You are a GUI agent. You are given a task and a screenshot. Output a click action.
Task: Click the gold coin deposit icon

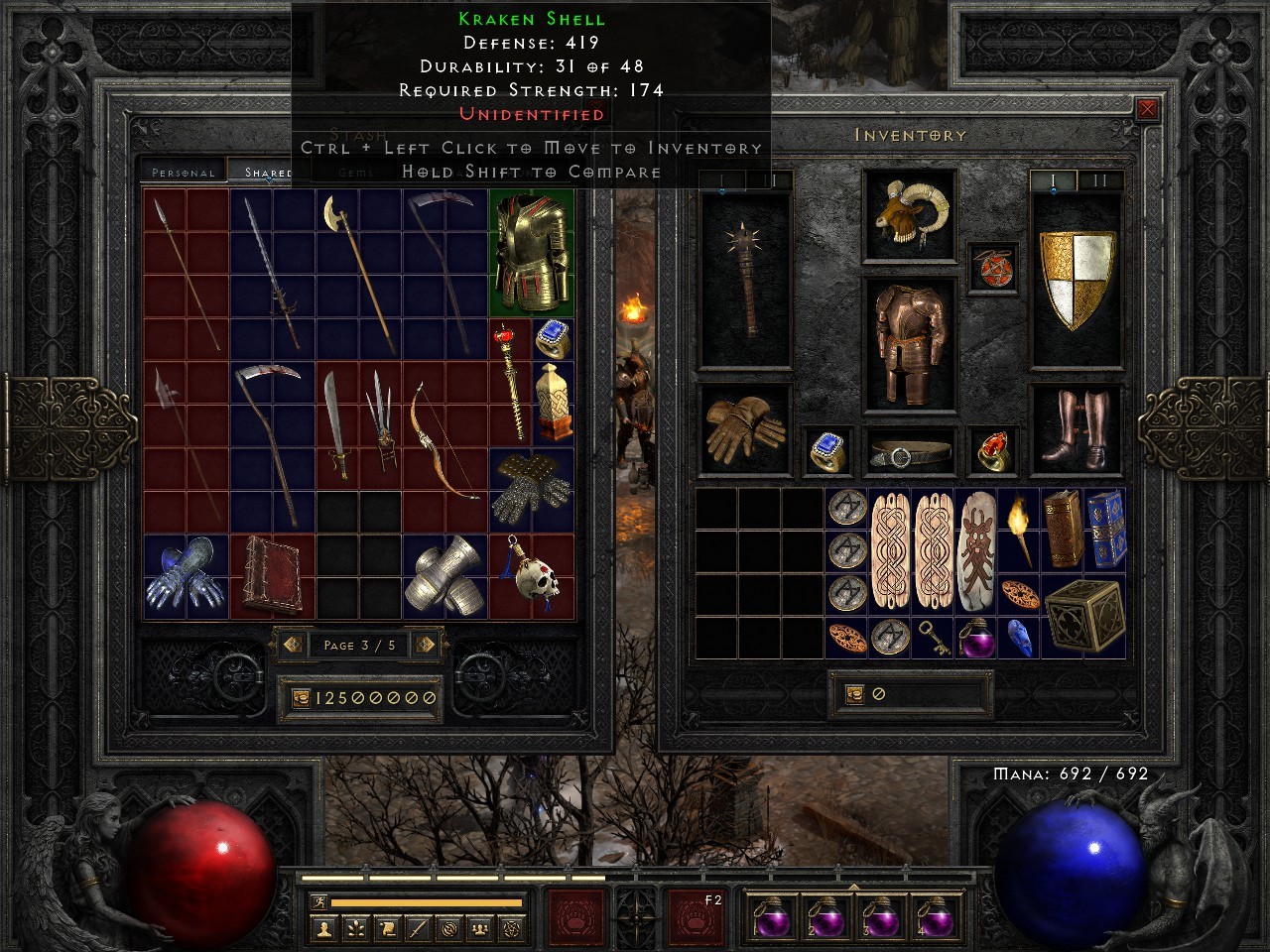coord(303,696)
